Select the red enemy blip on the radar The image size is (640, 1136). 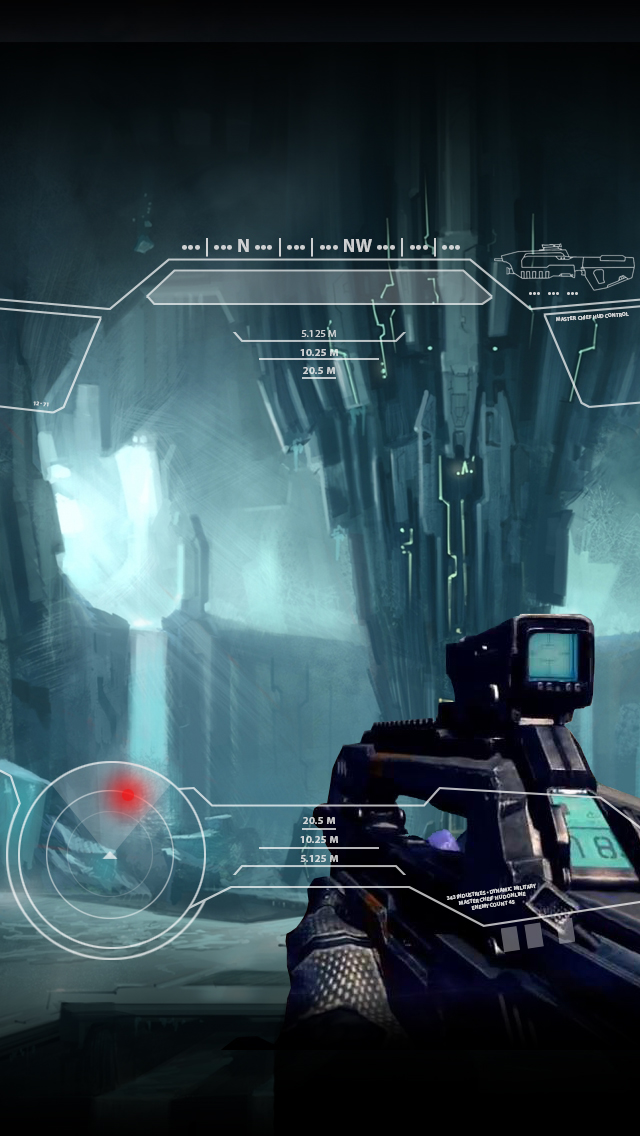(x=127, y=795)
